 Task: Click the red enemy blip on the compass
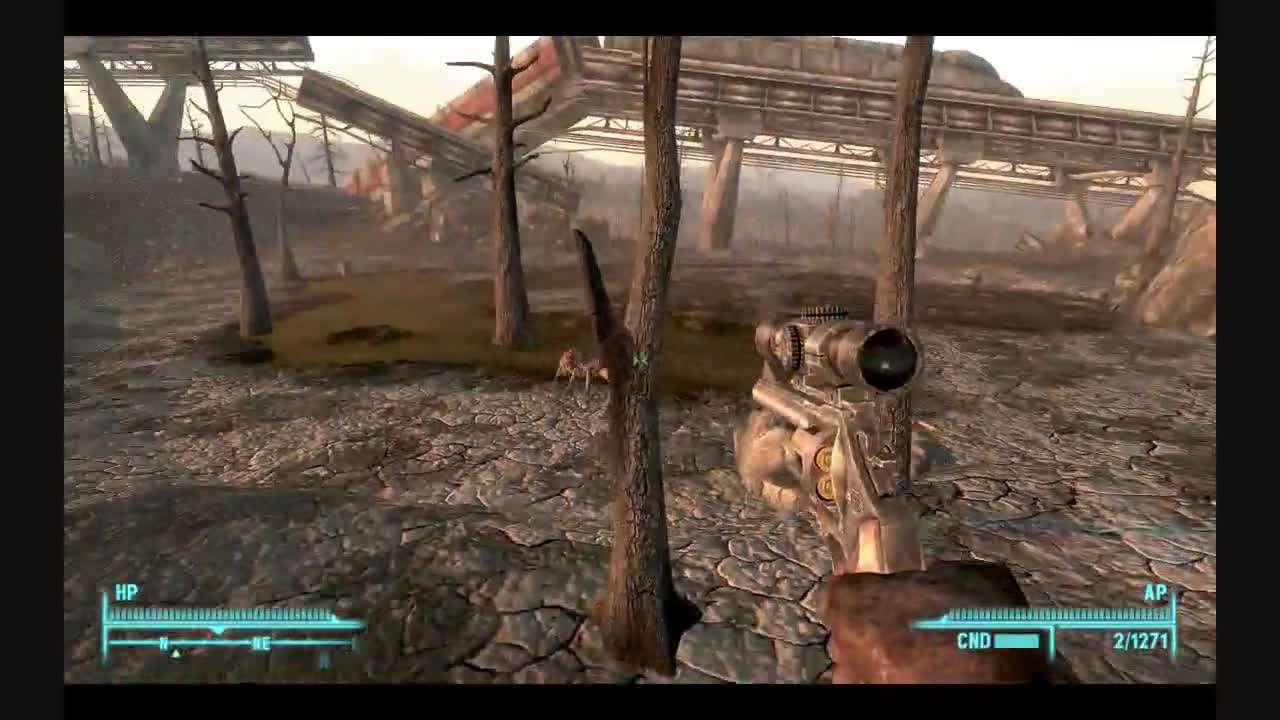208,632
